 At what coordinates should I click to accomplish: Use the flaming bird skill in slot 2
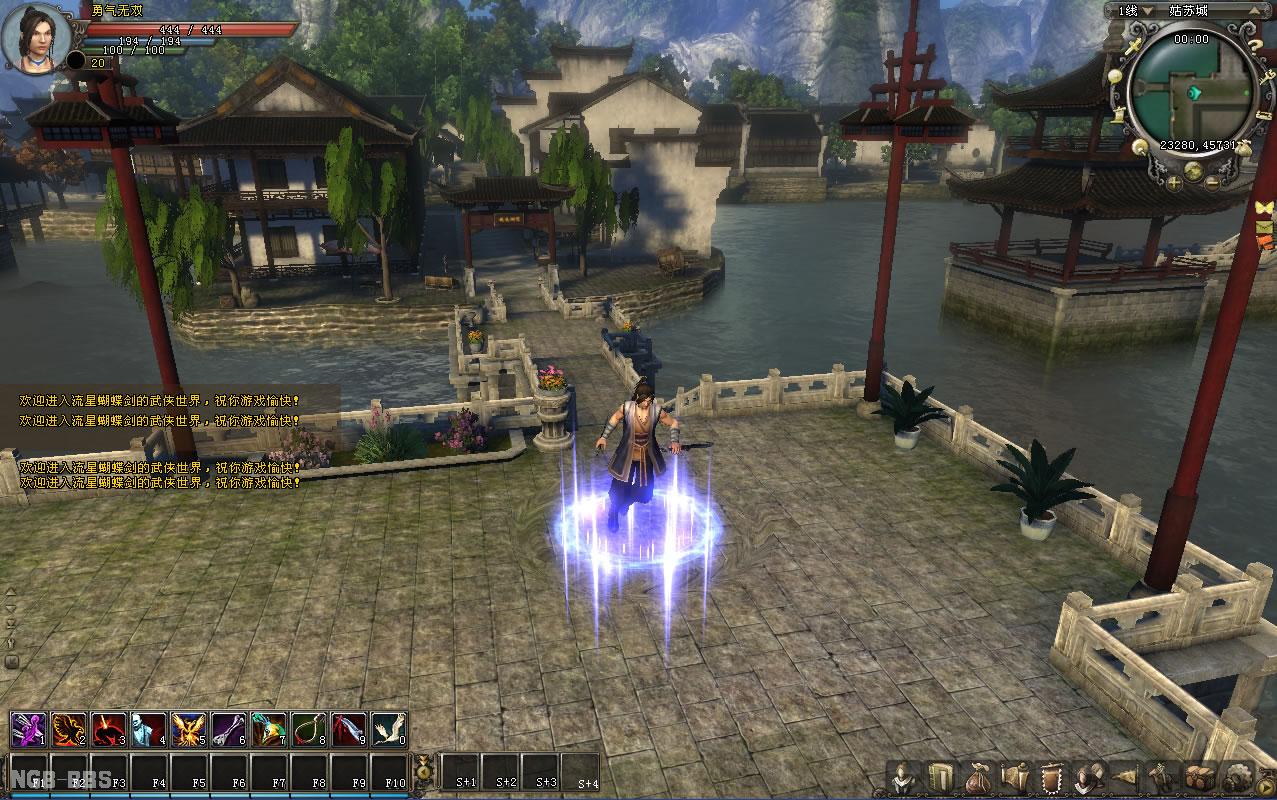pos(68,730)
